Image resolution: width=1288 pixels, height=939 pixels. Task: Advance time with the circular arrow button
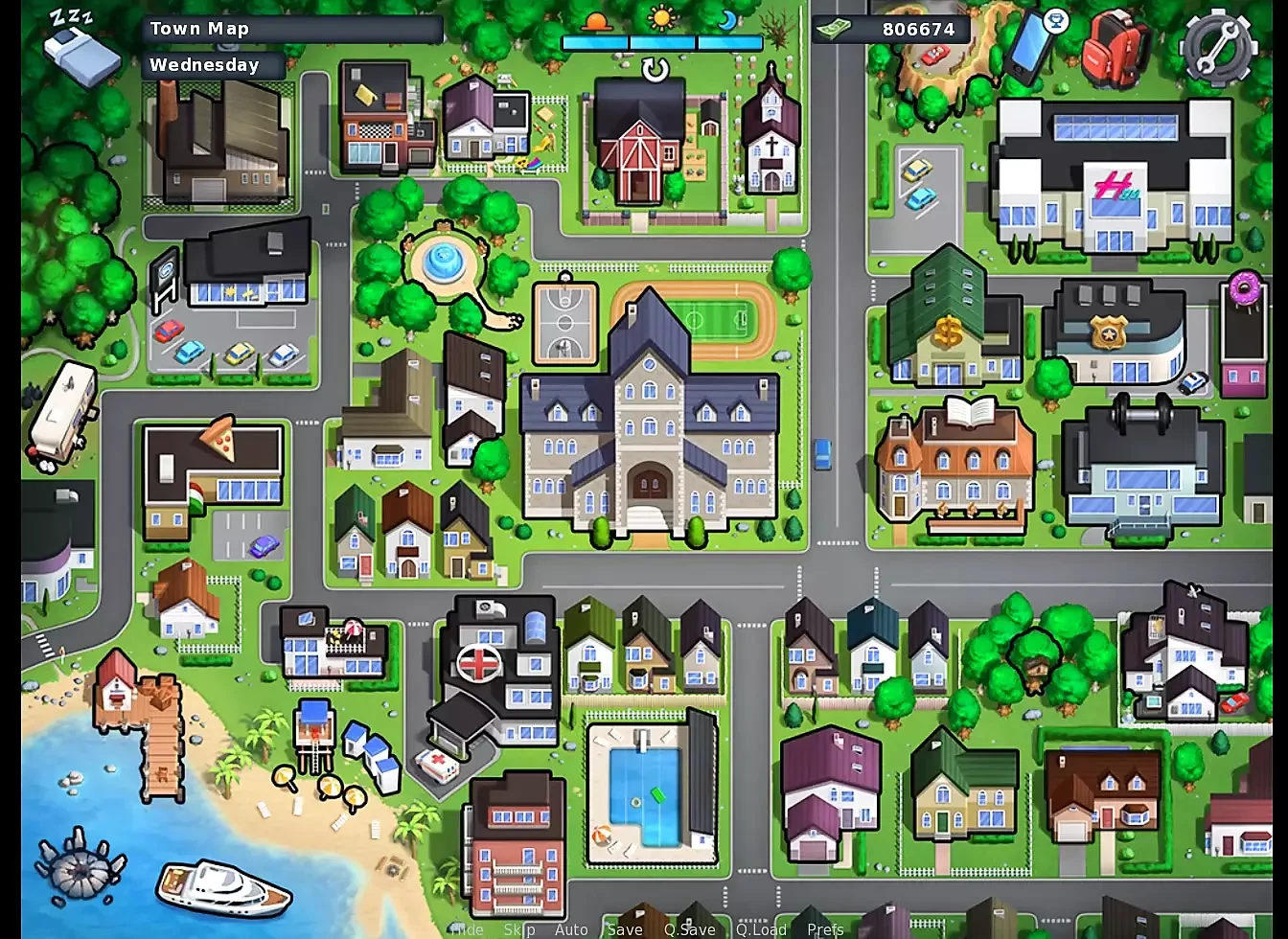pos(655,70)
